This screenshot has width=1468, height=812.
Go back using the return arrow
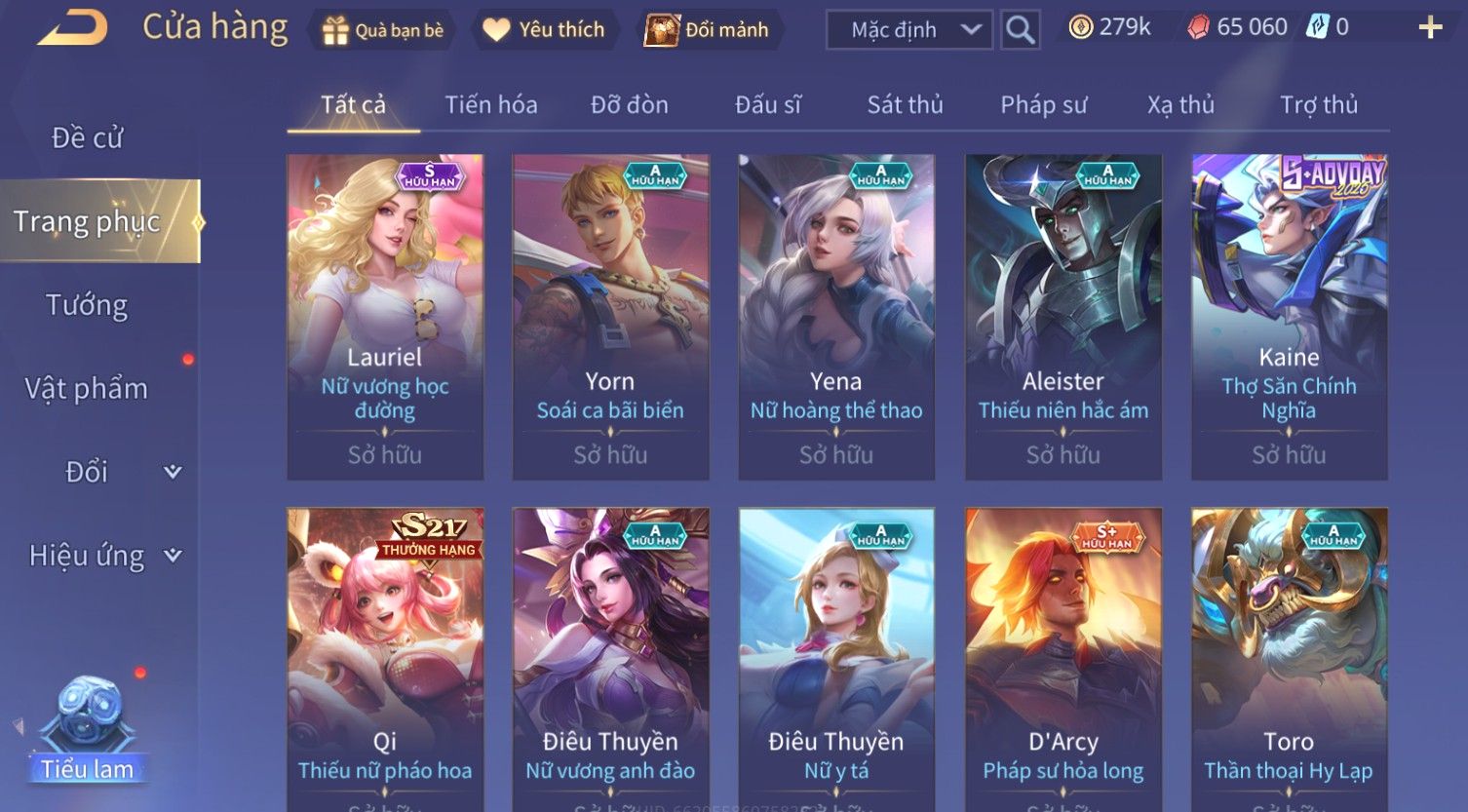(x=72, y=28)
